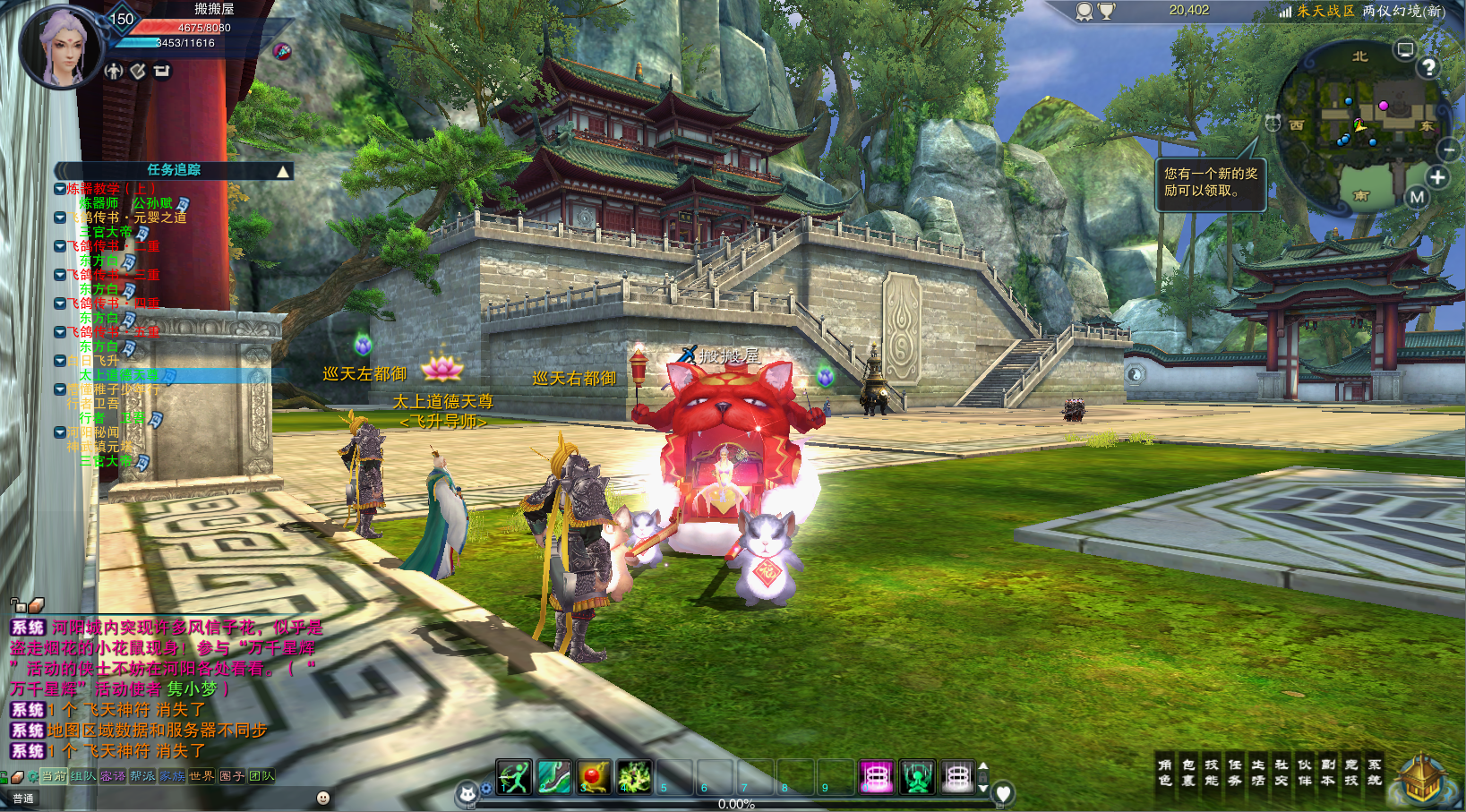This screenshot has height=812, width=1466.
Task: Open the chat emoji smiley picker
Action: (x=323, y=798)
